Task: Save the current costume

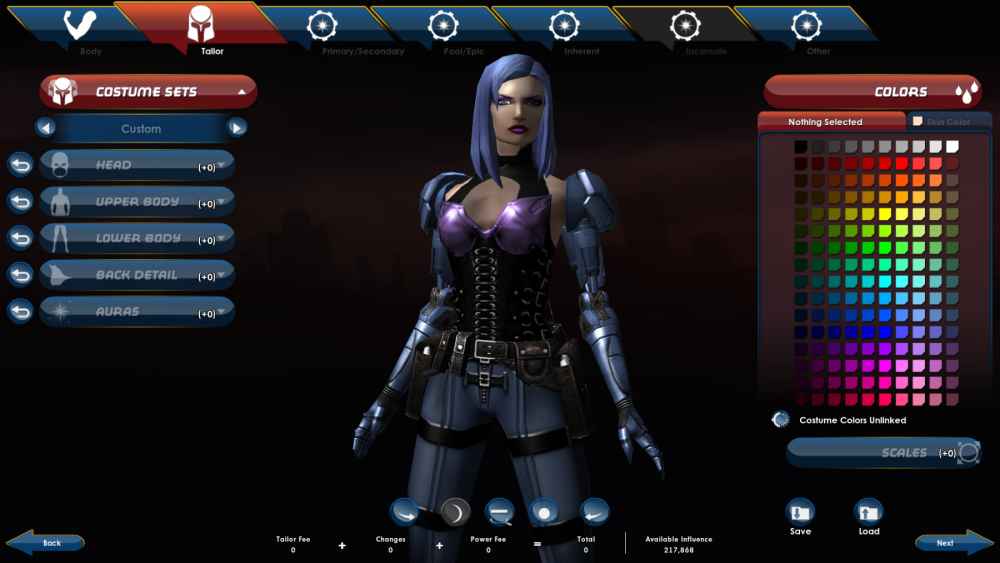Action: [x=800, y=515]
